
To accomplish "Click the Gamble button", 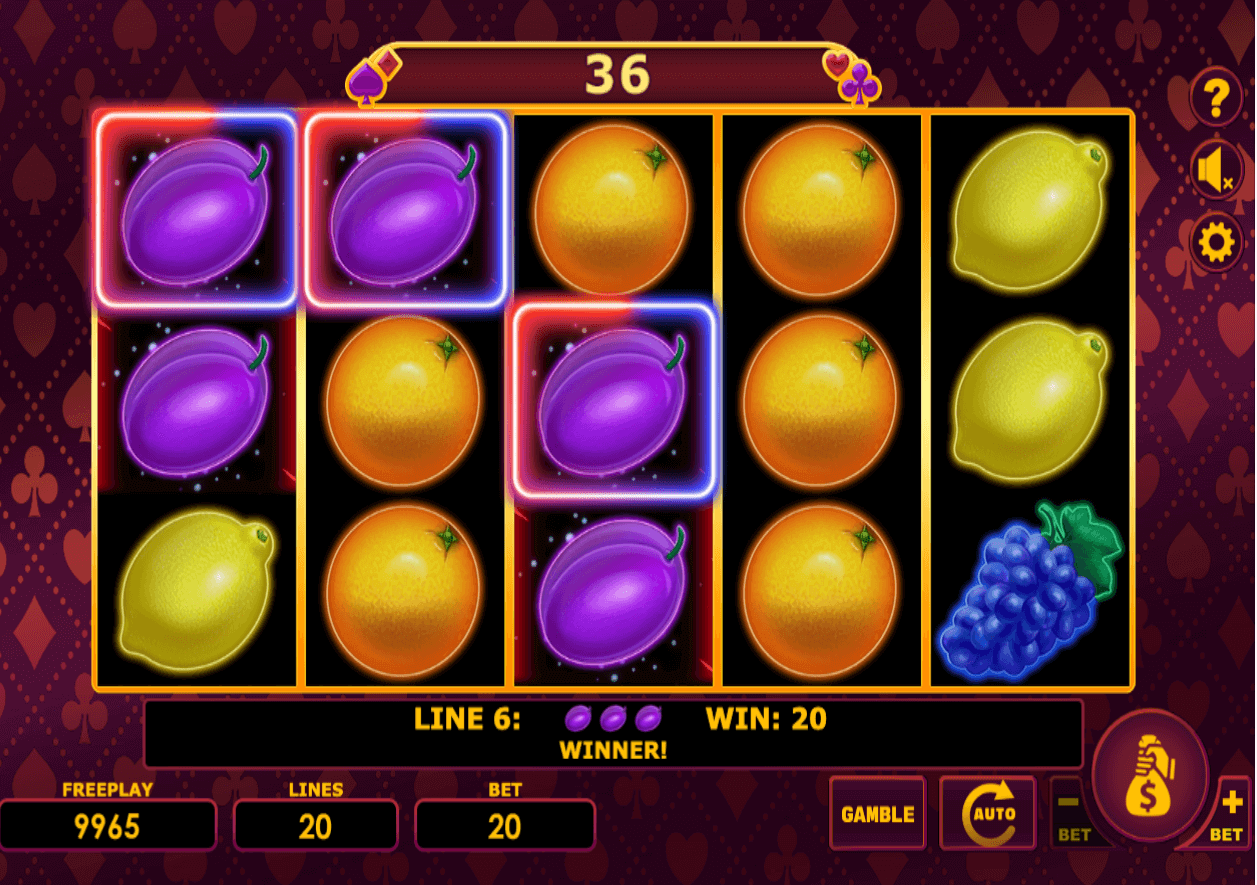I will (877, 814).
